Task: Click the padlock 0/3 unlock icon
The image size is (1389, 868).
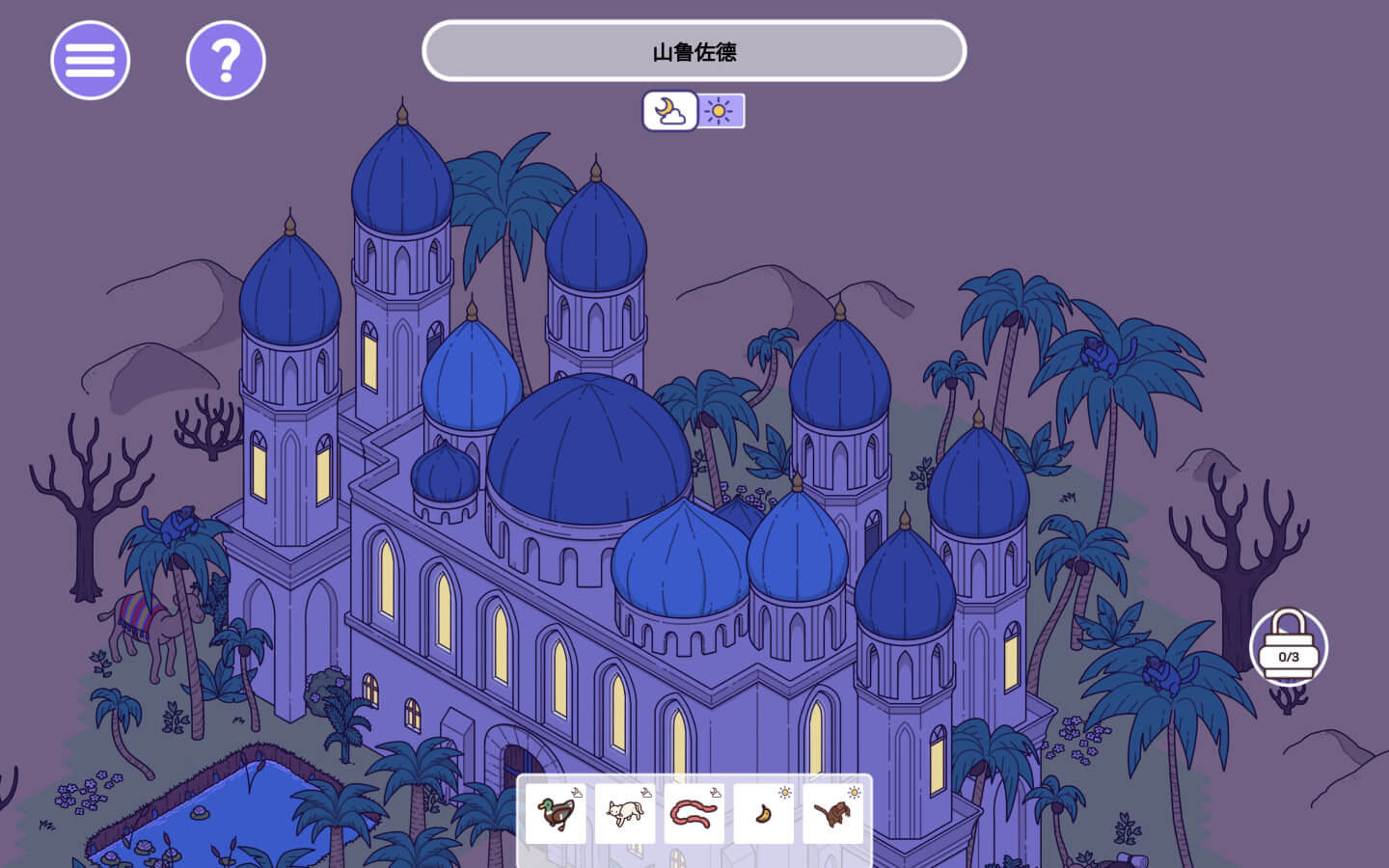Action: pyautogui.click(x=1289, y=646)
